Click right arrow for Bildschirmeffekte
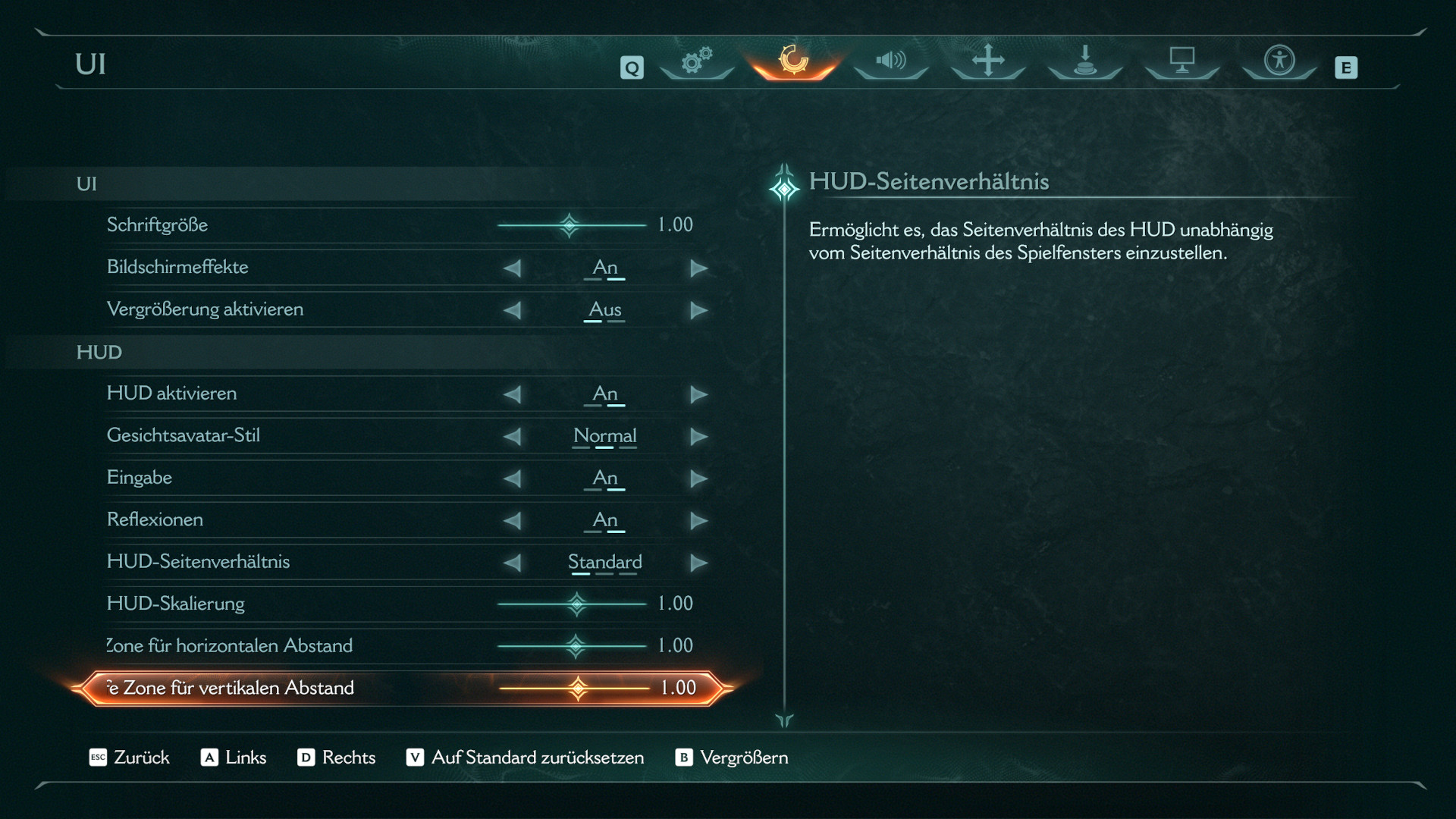The image size is (1456, 819). tap(698, 268)
